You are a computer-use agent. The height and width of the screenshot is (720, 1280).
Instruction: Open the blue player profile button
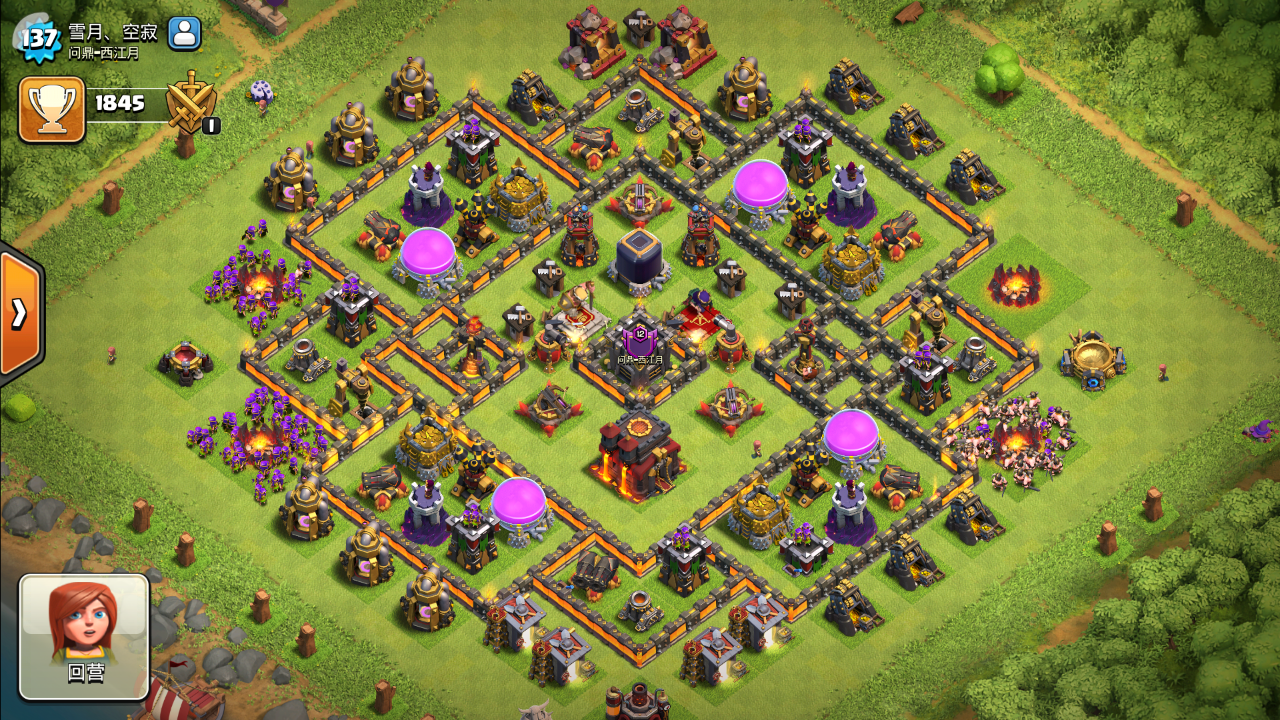(184, 33)
